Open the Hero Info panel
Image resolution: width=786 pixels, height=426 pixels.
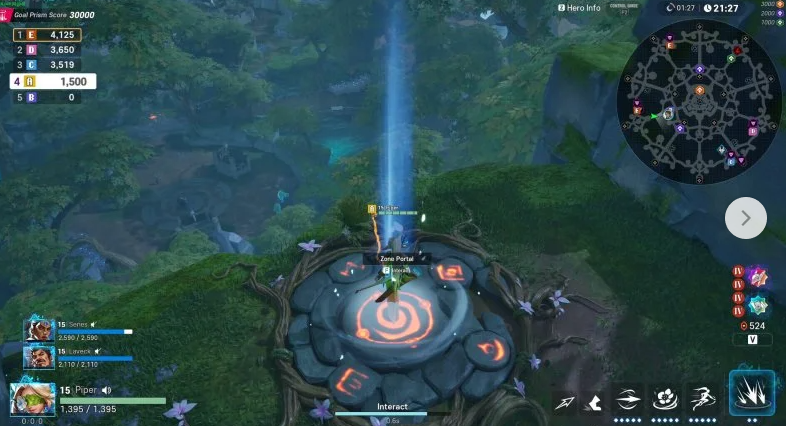pos(578,8)
